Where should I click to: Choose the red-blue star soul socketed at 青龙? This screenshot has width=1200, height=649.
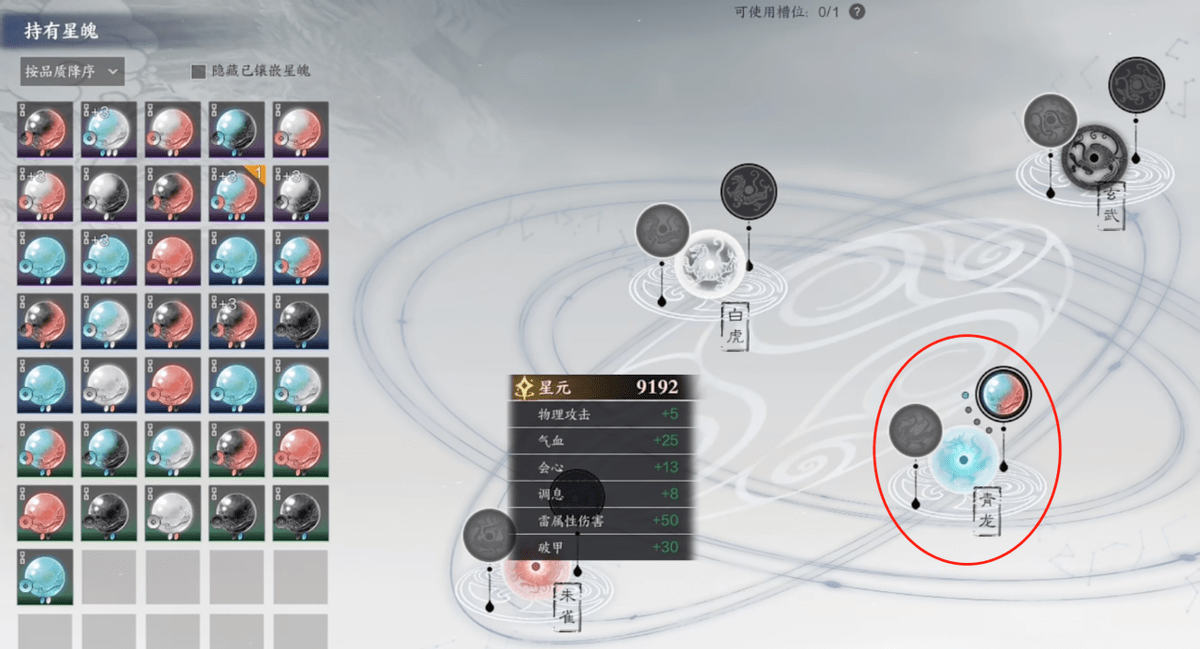coord(1001,394)
